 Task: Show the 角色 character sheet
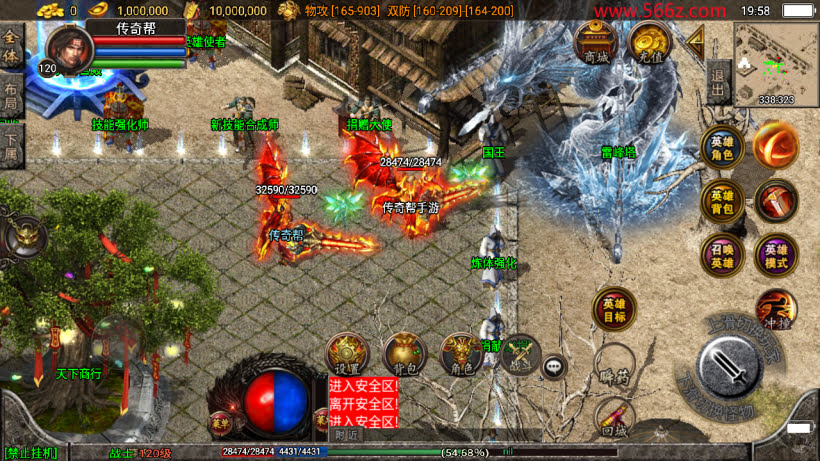(x=462, y=354)
